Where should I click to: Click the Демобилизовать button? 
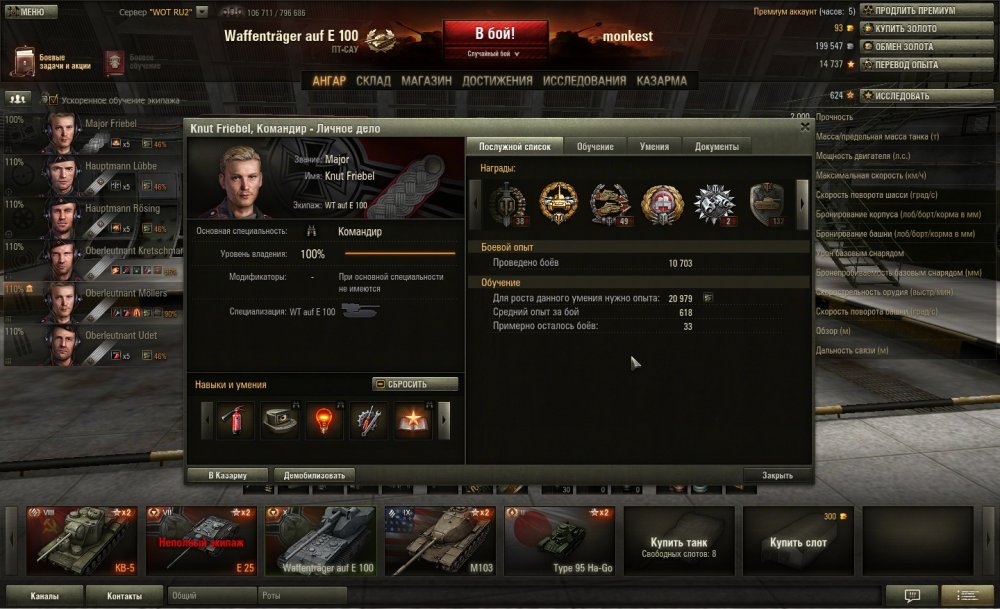click(x=314, y=475)
